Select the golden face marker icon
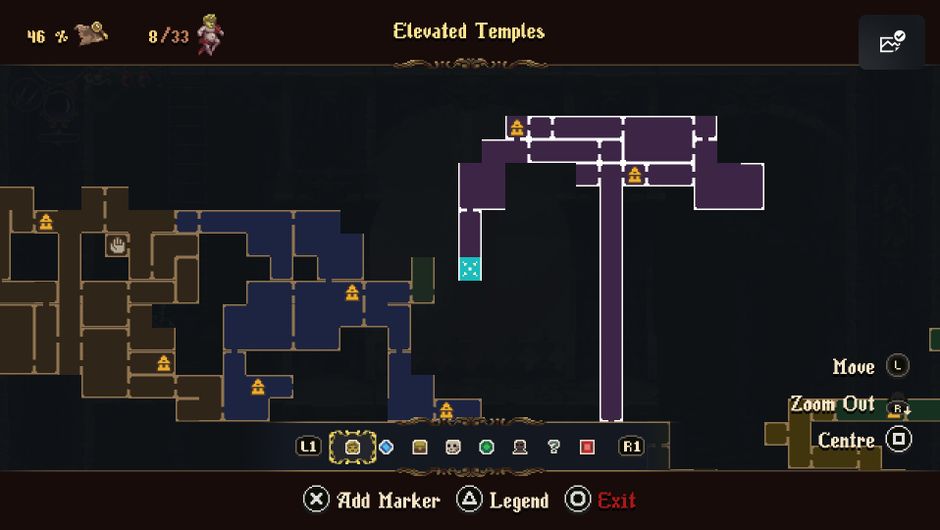Screen dimensions: 940x530 click(353, 447)
